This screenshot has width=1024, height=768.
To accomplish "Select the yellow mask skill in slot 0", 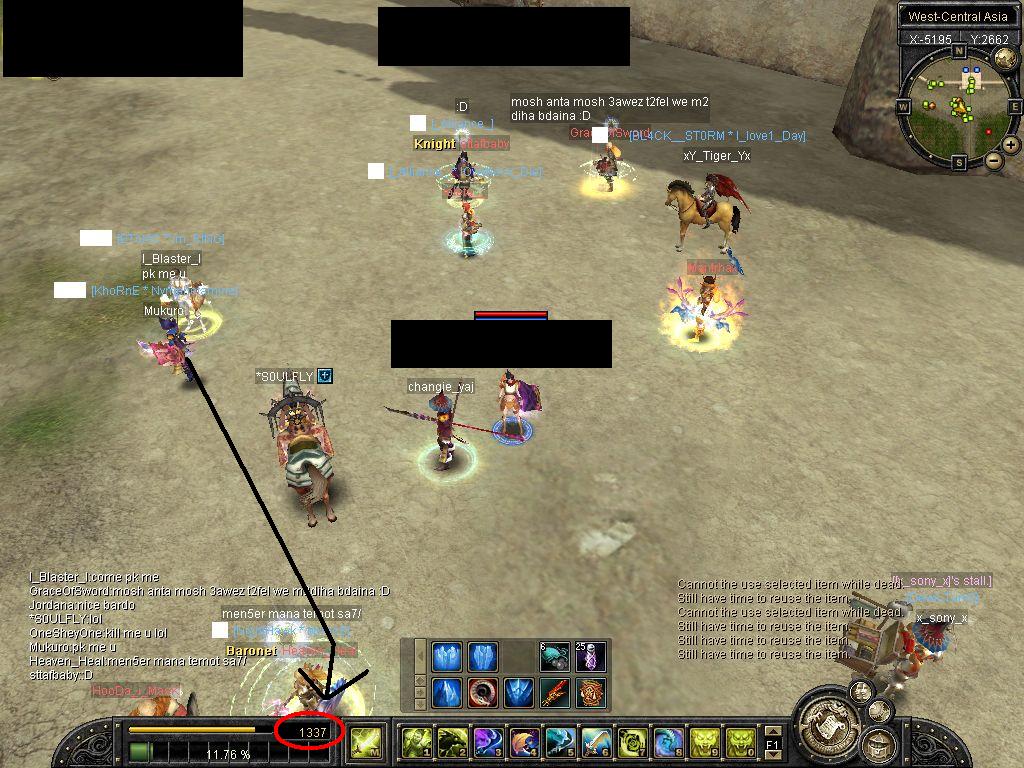I will point(740,742).
